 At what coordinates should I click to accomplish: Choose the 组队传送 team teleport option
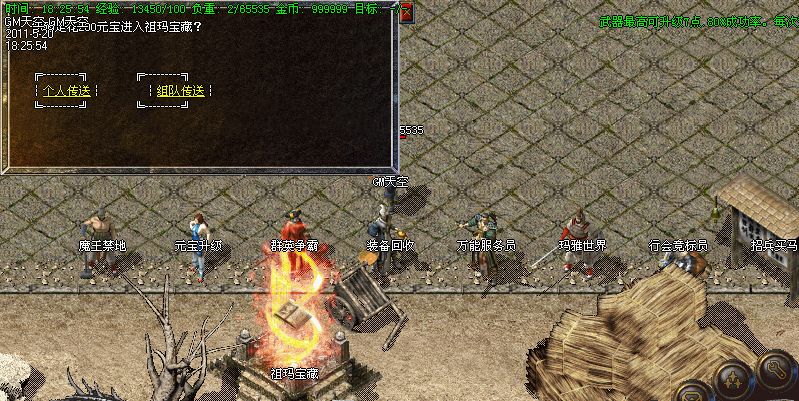(x=180, y=91)
